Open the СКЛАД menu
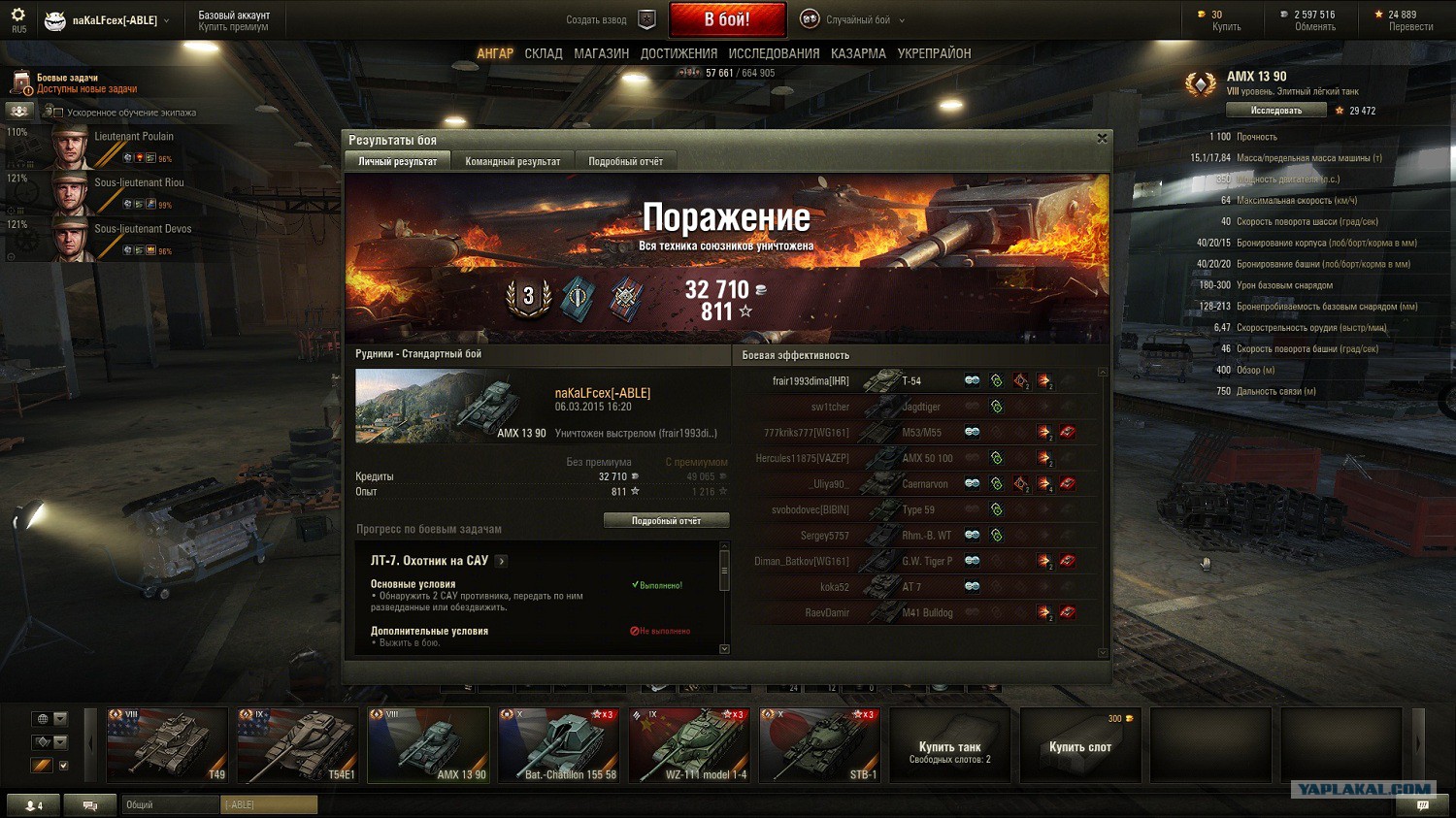This screenshot has height=818, width=1456. tap(544, 54)
